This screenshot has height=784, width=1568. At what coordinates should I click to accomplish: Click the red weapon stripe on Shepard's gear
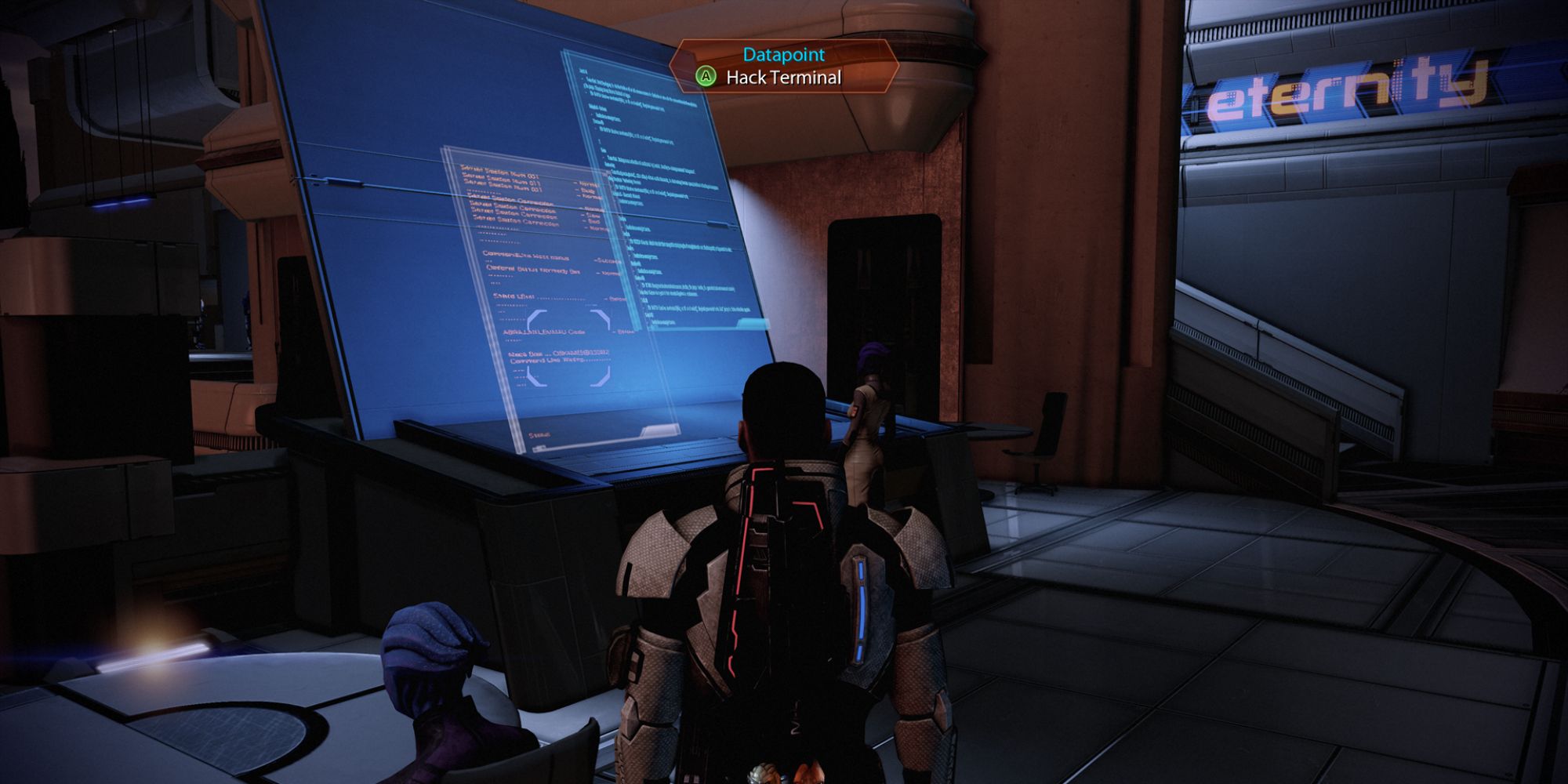743,572
